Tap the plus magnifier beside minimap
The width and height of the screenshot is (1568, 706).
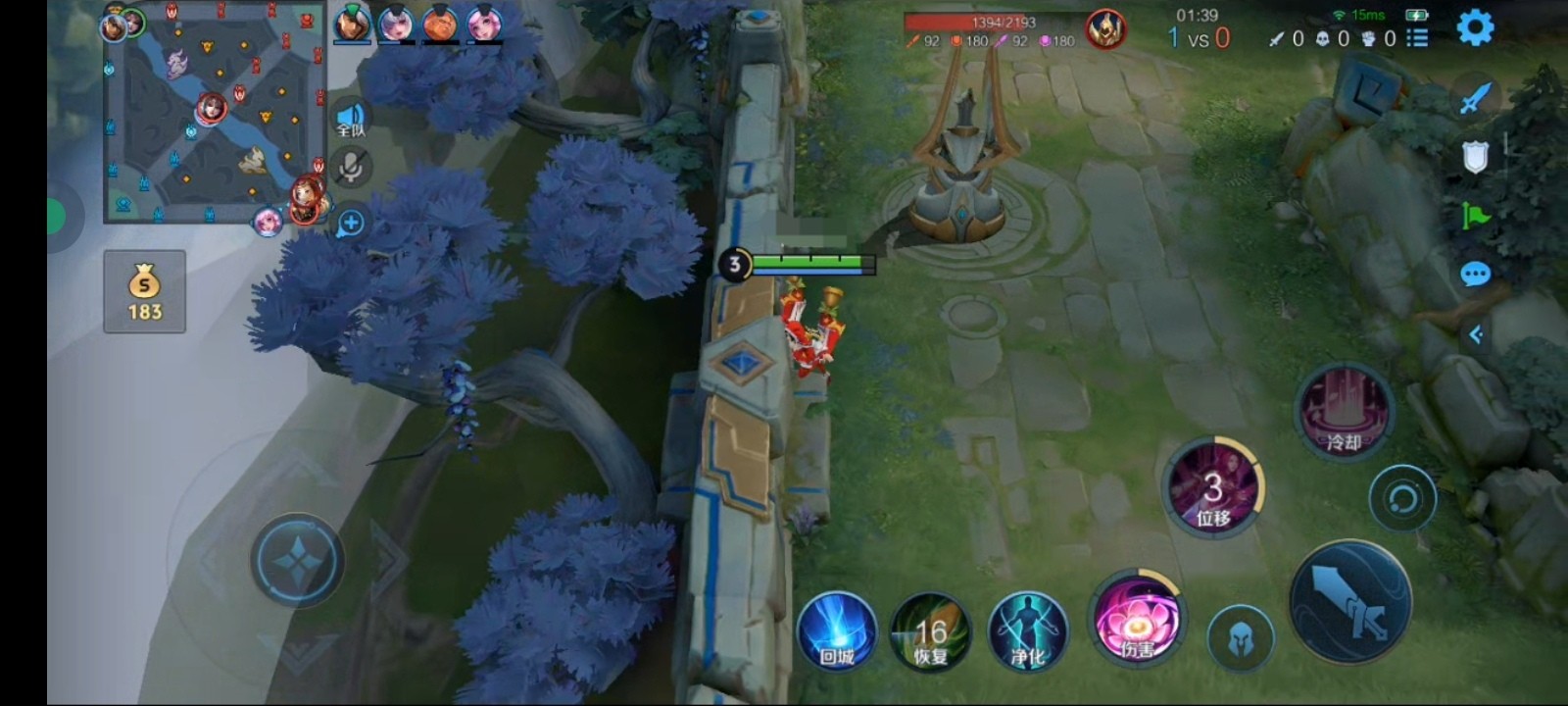351,223
